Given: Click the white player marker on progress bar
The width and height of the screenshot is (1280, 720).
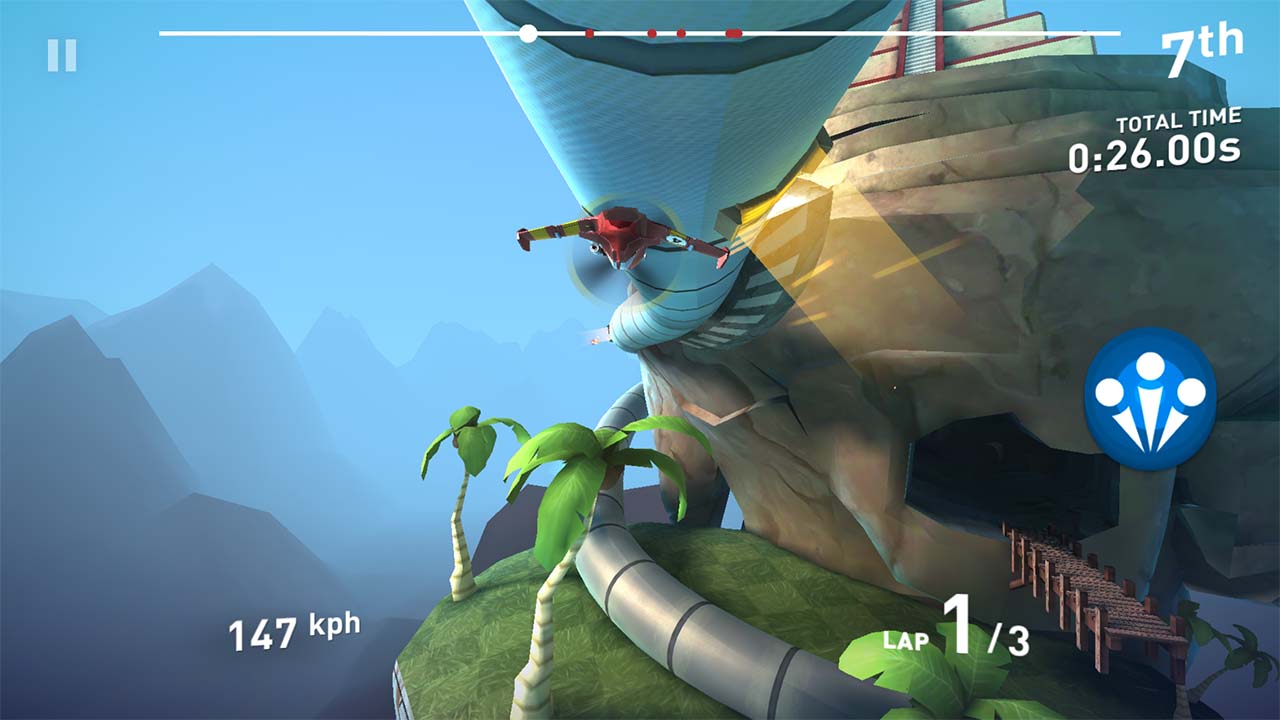Looking at the screenshot, I should pyautogui.click(x=529, y=31).
